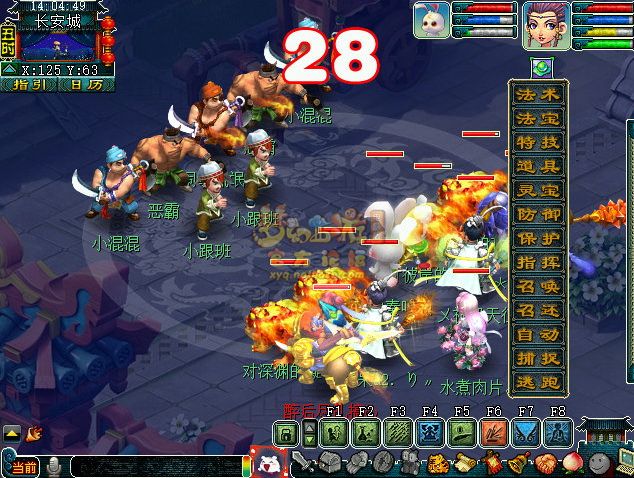Choose the 灵宝 battle command
The width and height of the screenshot is (634, 478).
[538, 191]
